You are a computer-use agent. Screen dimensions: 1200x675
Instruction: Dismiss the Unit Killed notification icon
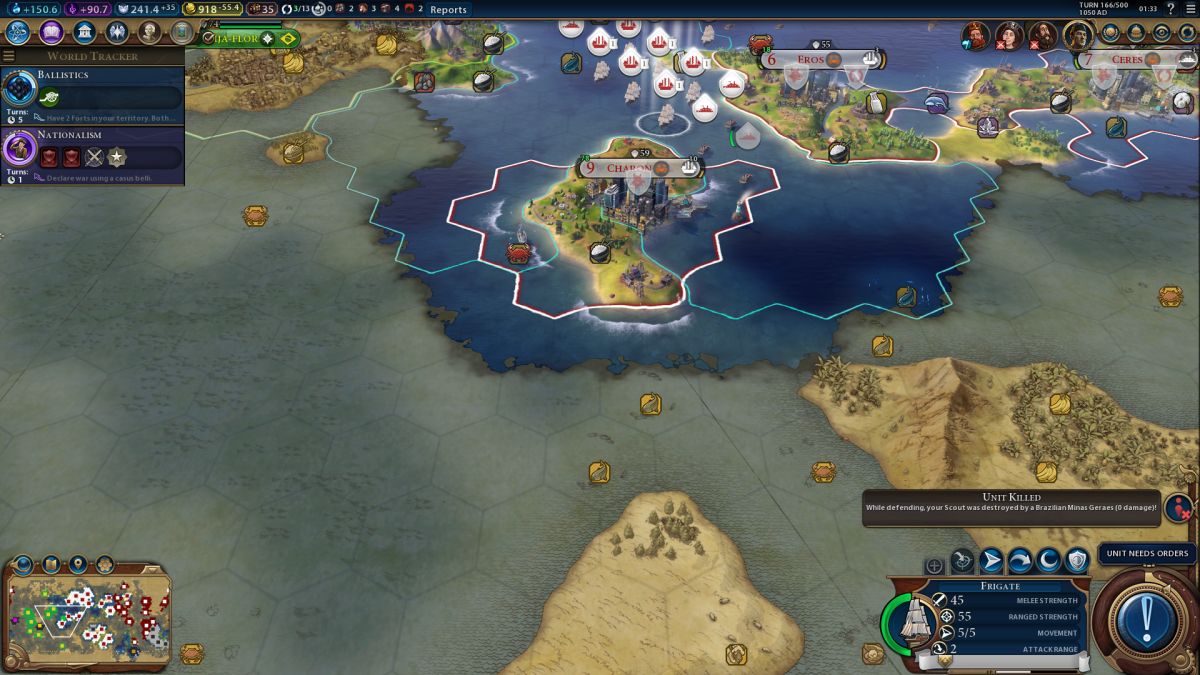point(1180,508)
